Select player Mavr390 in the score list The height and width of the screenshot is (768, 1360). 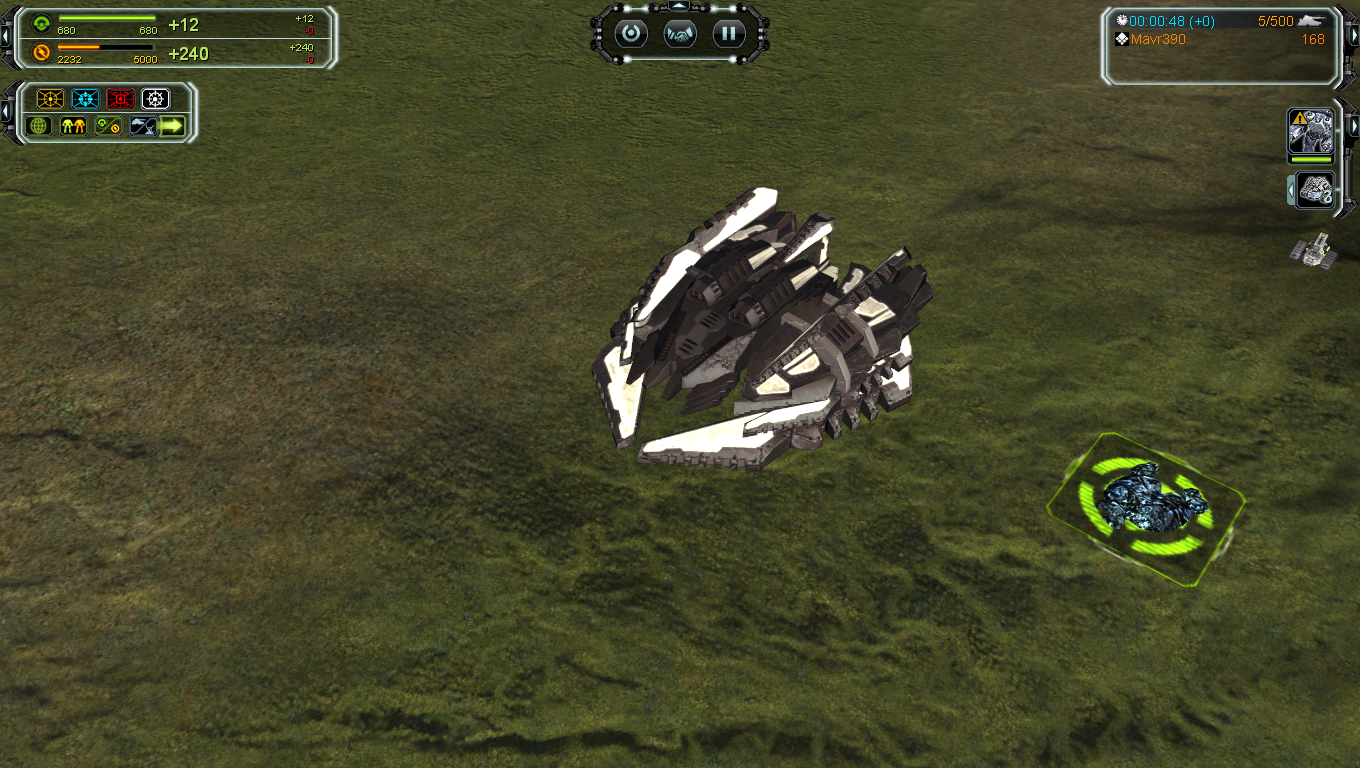tap(1158, 40)
